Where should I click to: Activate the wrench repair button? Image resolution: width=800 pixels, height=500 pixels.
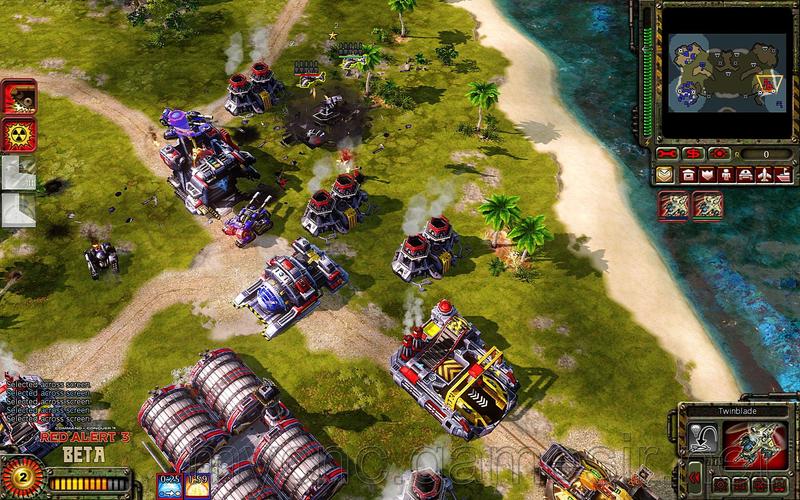(669, 154)
